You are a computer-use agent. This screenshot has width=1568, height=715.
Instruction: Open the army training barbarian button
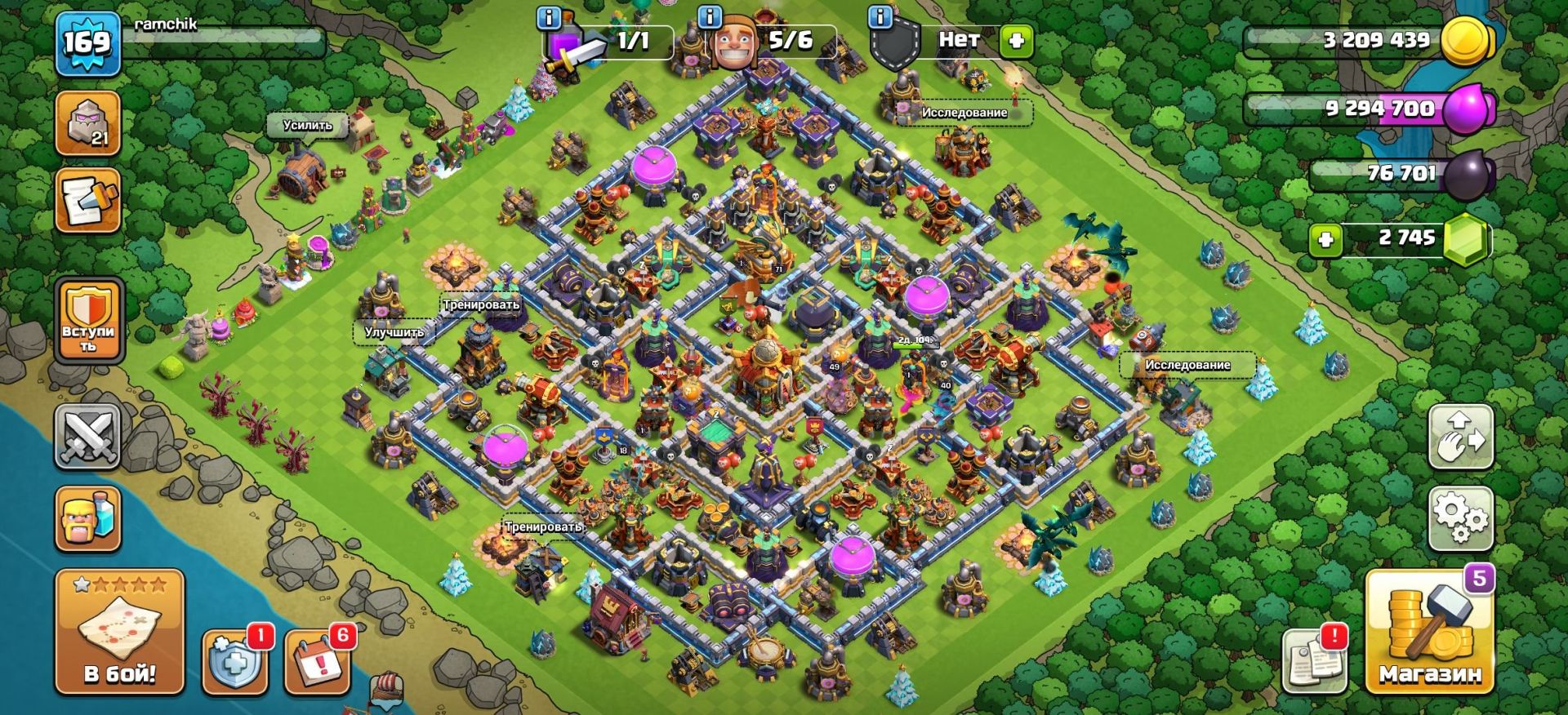(88, 519)
